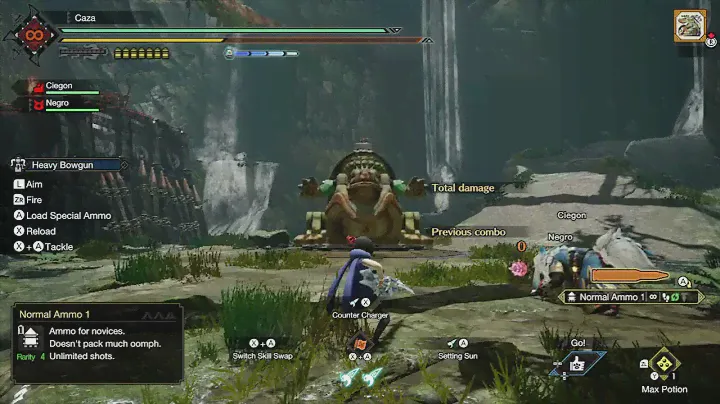The width and height of the screenshot is (720, 404).
Task: Select buddy Ciegon in the party list
Action: click(59, 87)
